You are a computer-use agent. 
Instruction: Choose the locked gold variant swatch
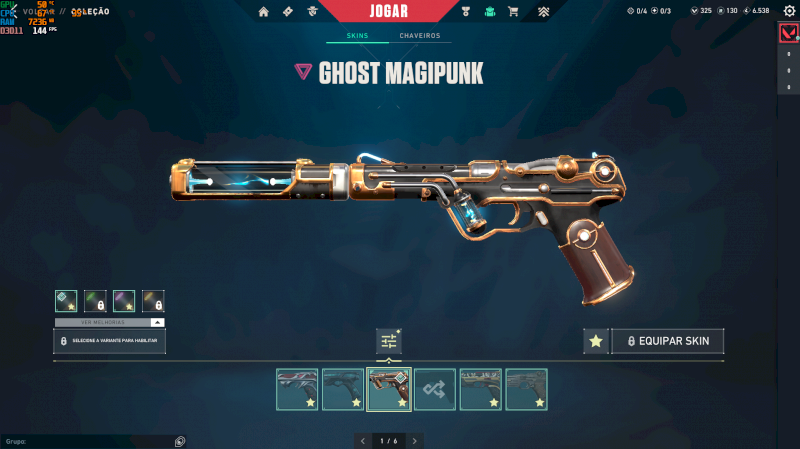pos(153,300)
